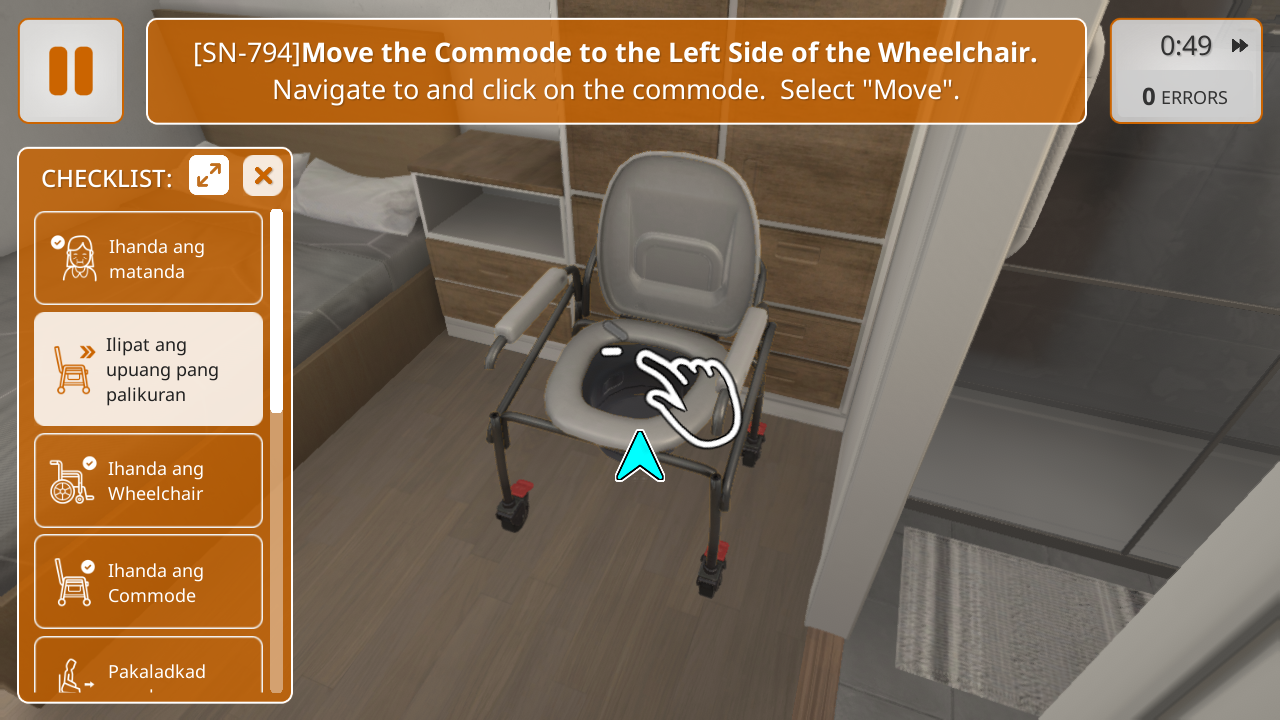Choose the "Ihanda ang Wheelchair" checklist item

(148, 481)
